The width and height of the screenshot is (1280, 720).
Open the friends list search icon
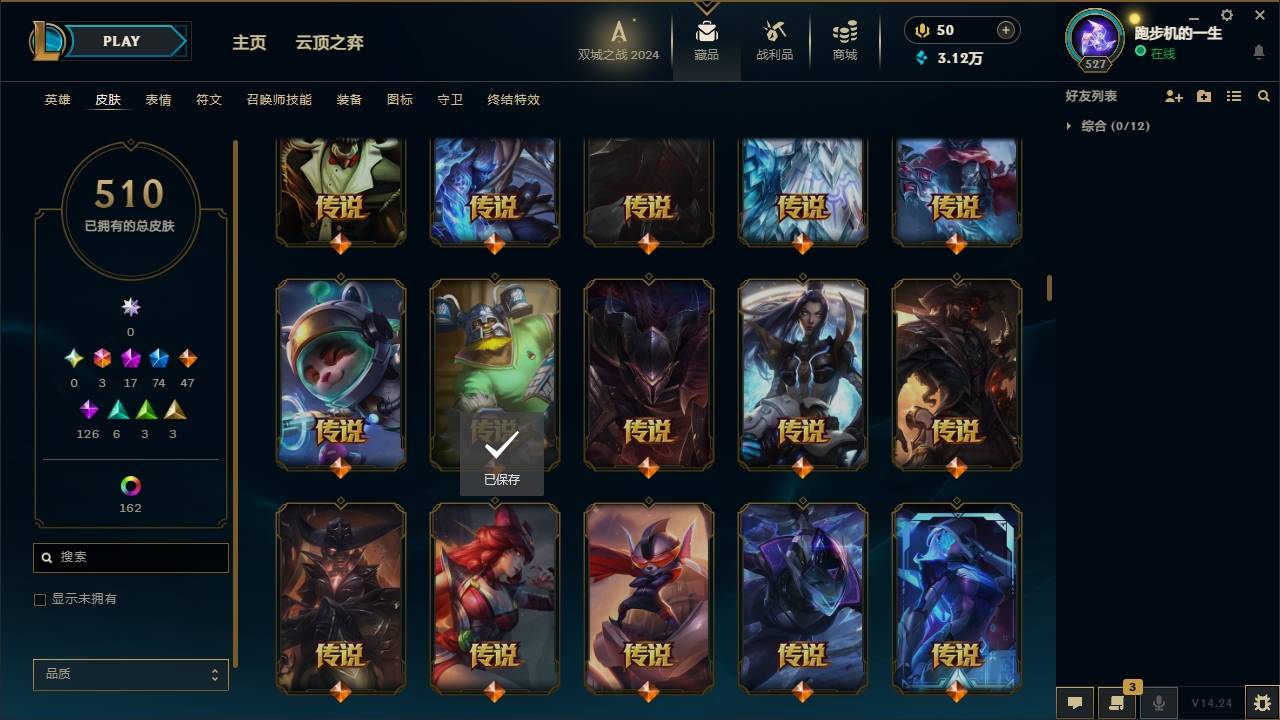[x=1264, y=96]
